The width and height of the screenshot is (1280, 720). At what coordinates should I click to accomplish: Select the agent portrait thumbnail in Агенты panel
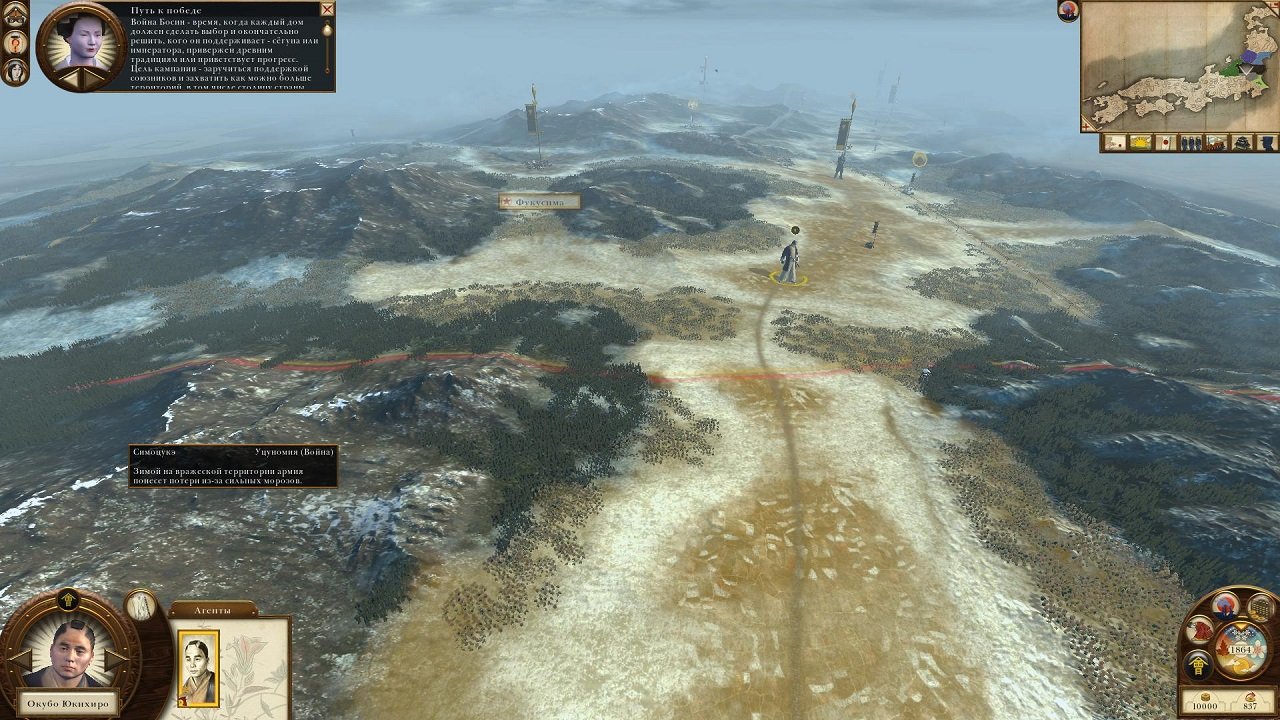pos(196,667)
